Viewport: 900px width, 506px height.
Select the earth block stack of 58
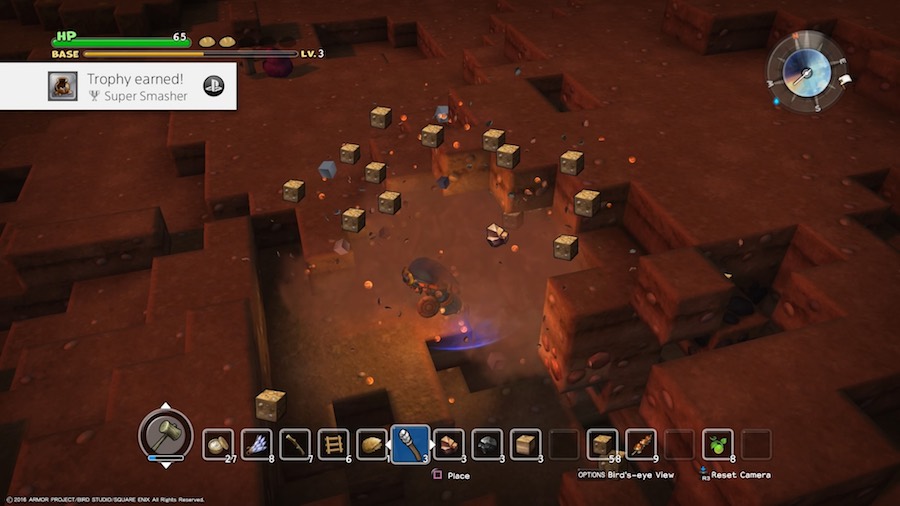click(x=602, y=444)
